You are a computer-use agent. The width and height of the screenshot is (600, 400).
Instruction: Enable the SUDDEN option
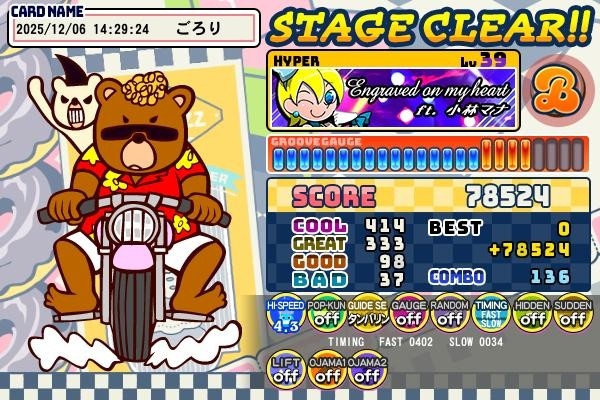[x=572, y=316]
